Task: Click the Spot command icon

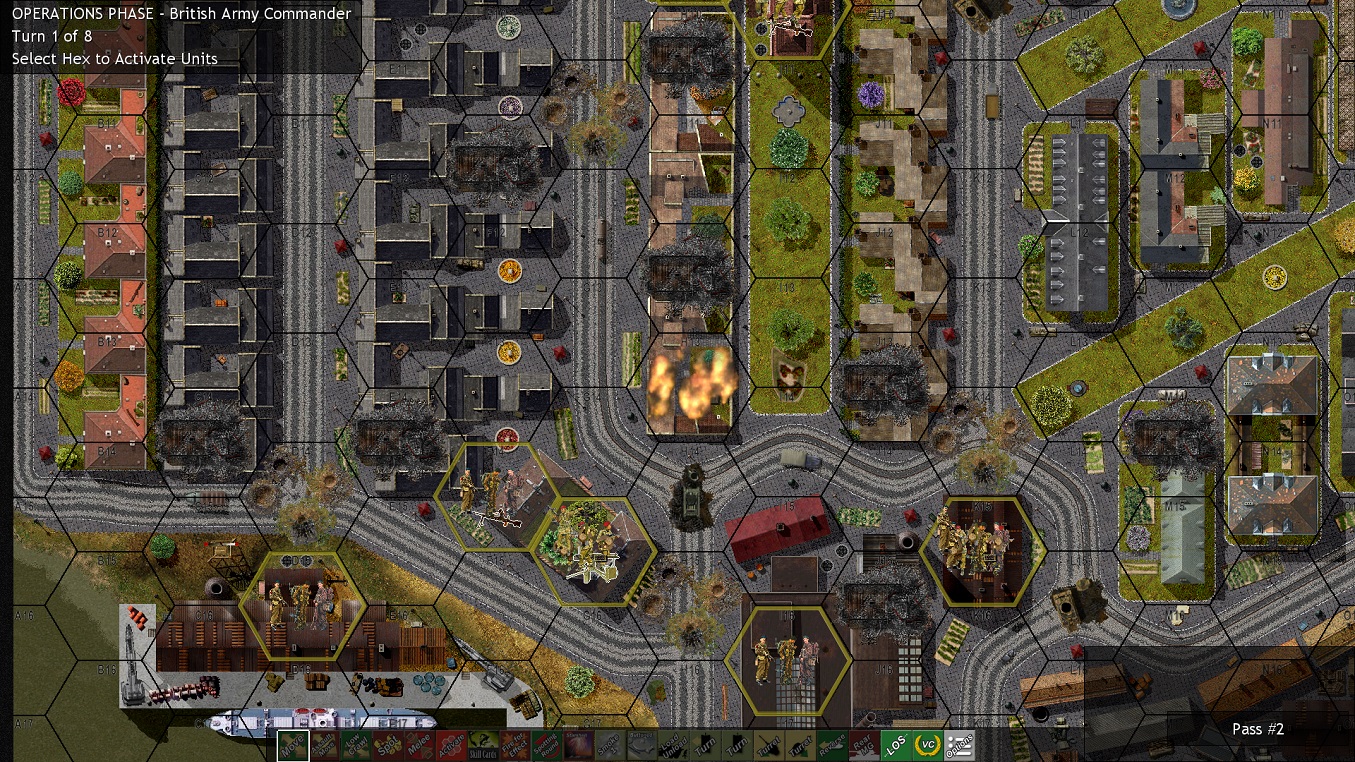Action: [389, 744]
